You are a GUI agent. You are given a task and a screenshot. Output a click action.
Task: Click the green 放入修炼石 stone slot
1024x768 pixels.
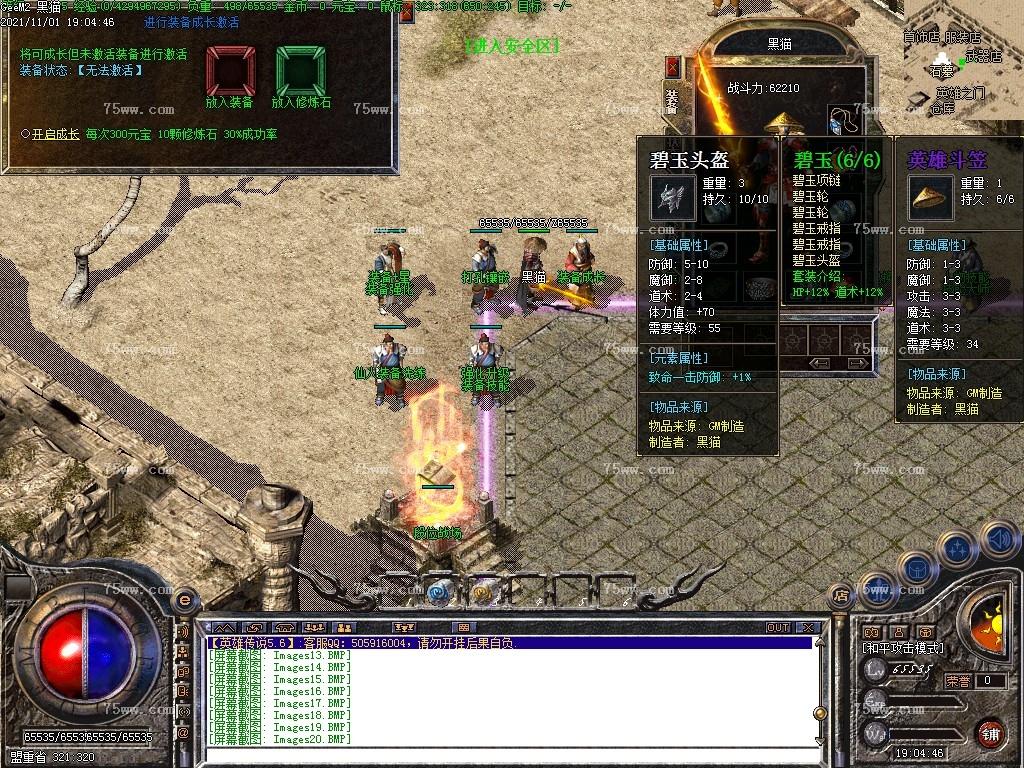click(301, 70)
